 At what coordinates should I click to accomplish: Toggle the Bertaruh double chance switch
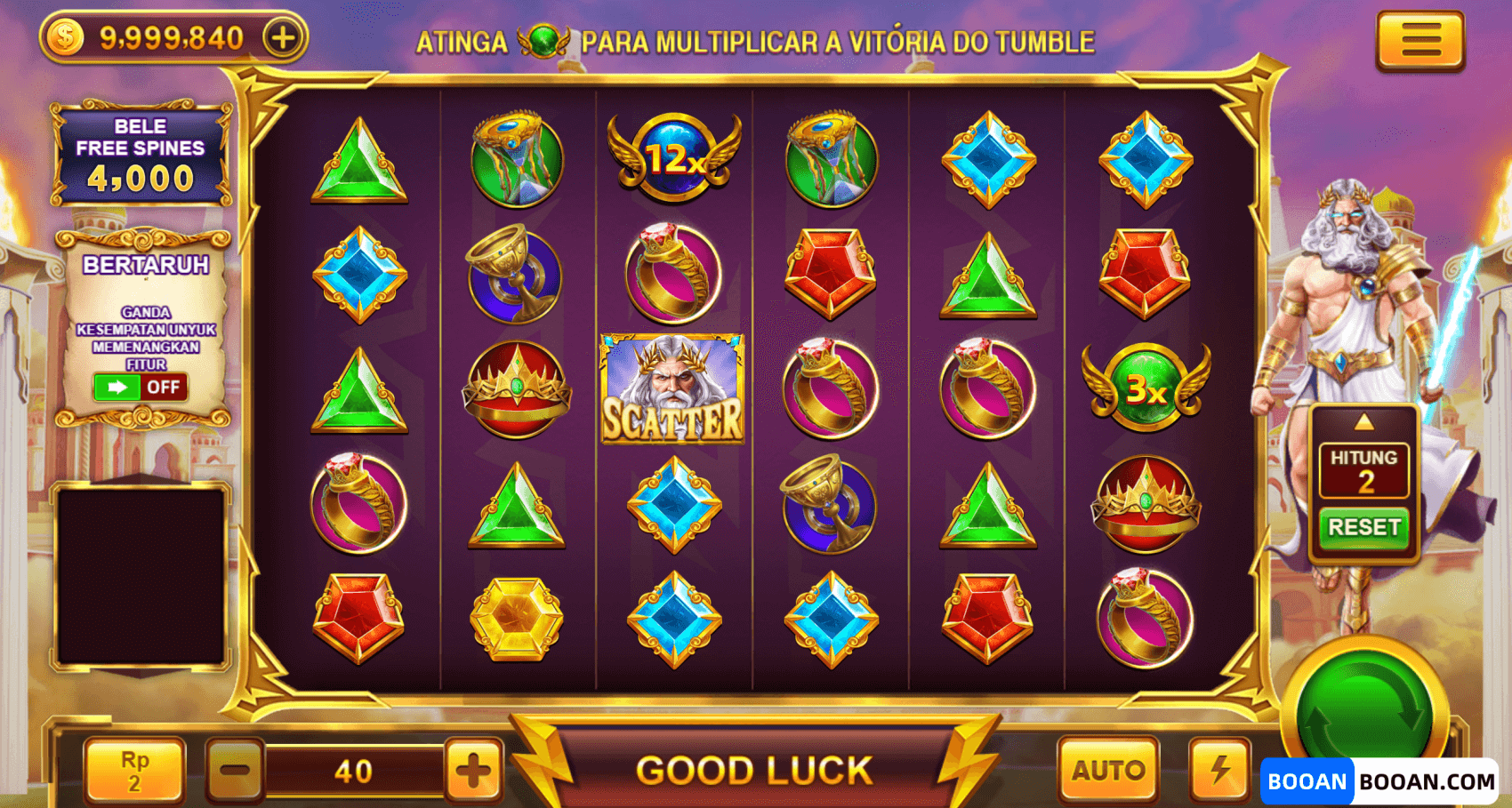[x=141, y=388]
